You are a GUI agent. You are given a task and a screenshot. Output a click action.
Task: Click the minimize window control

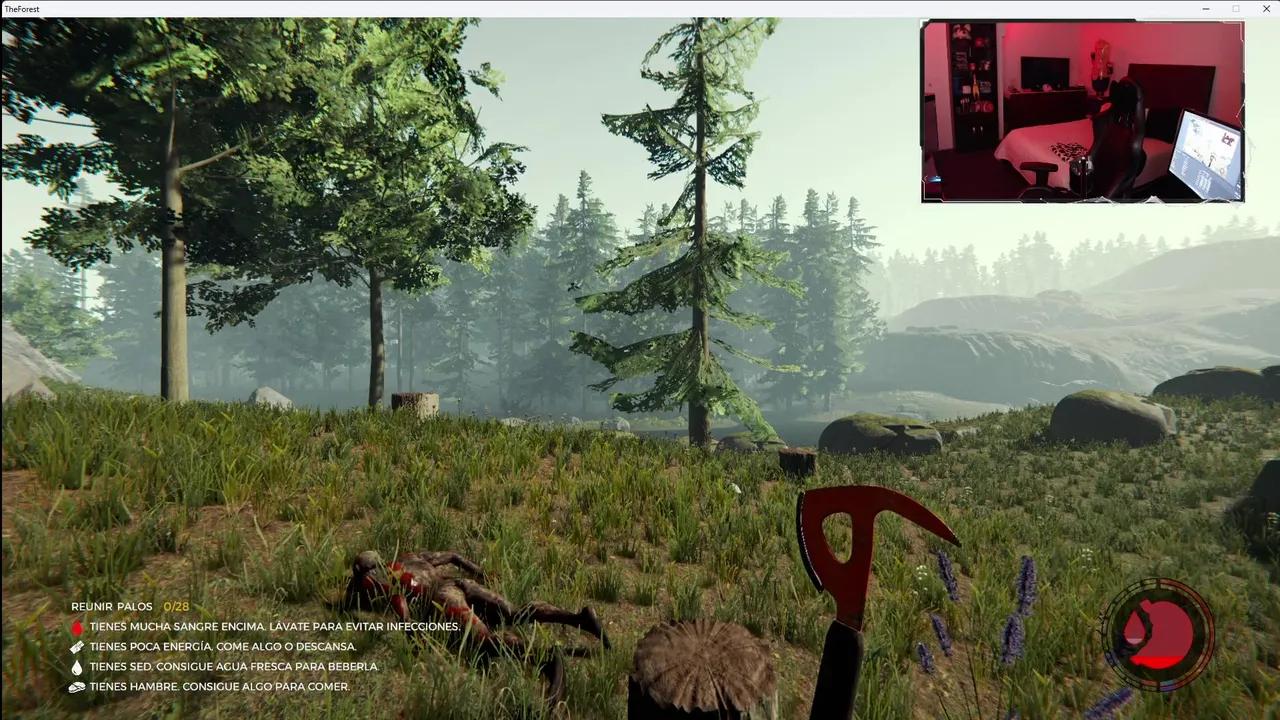(1205, 9)
